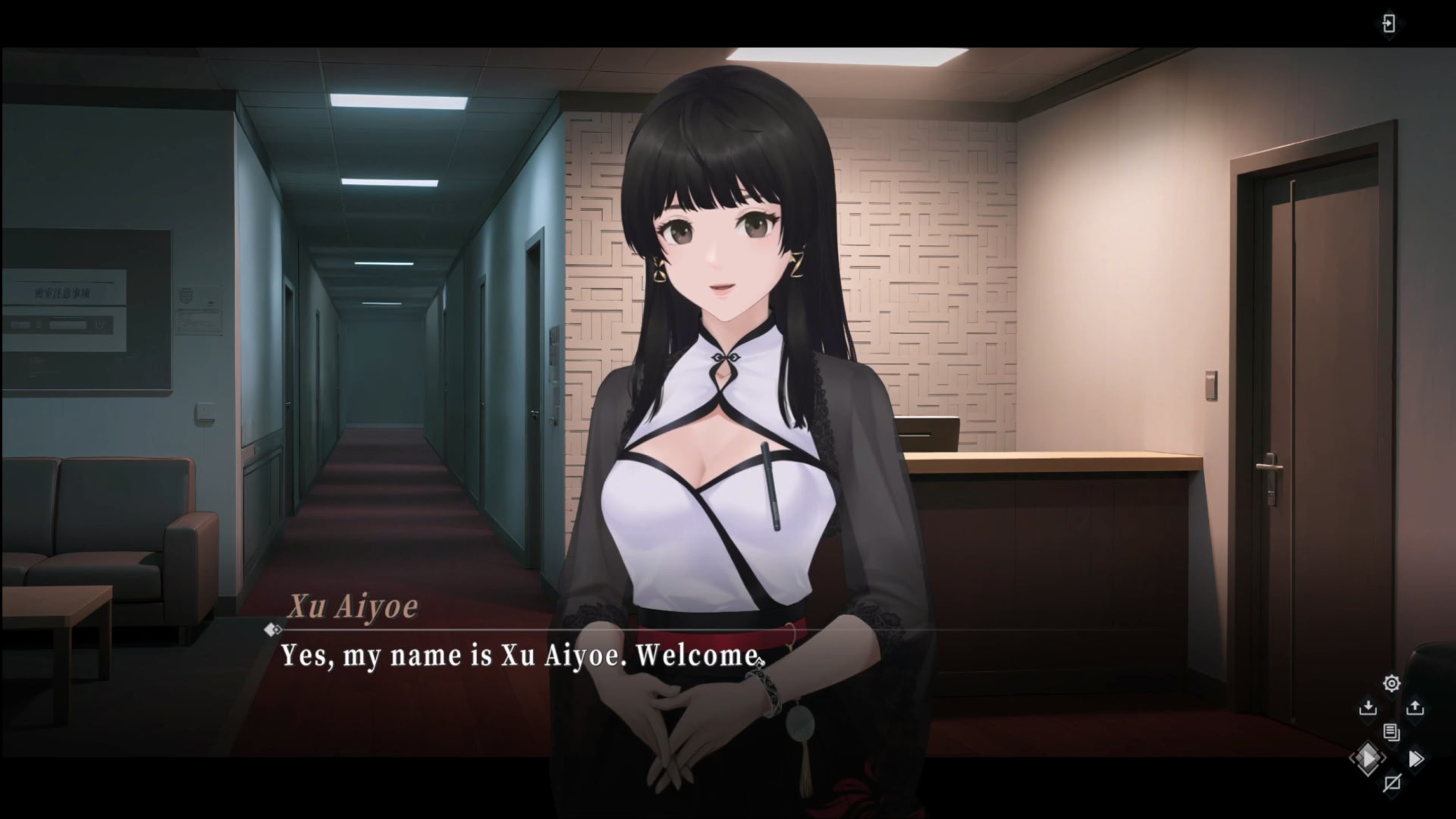
Task: Quick load using the upload-style load icon
Action: tap(1415, 708)
